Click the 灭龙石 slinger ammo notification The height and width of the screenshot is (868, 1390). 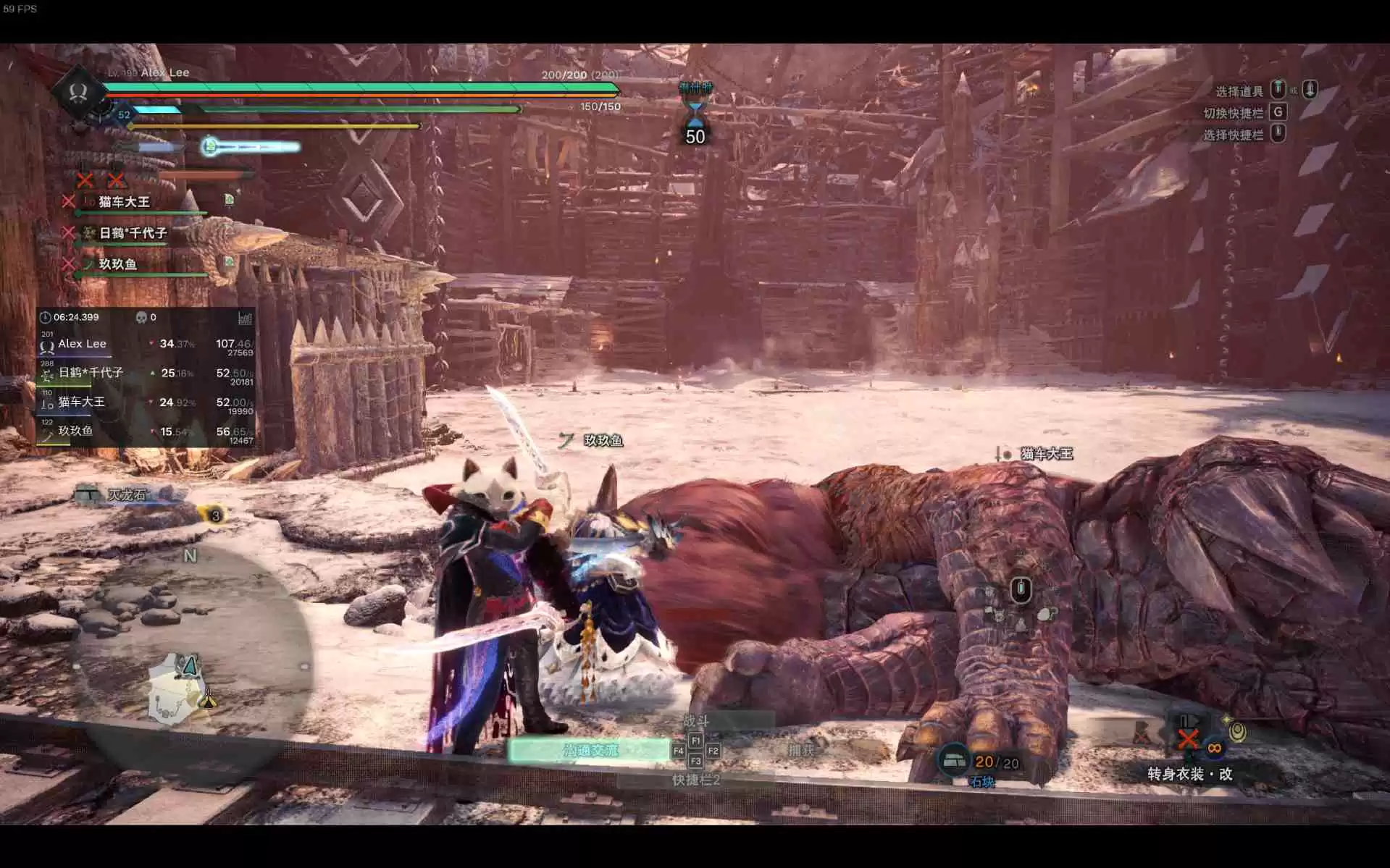point(127,495)
